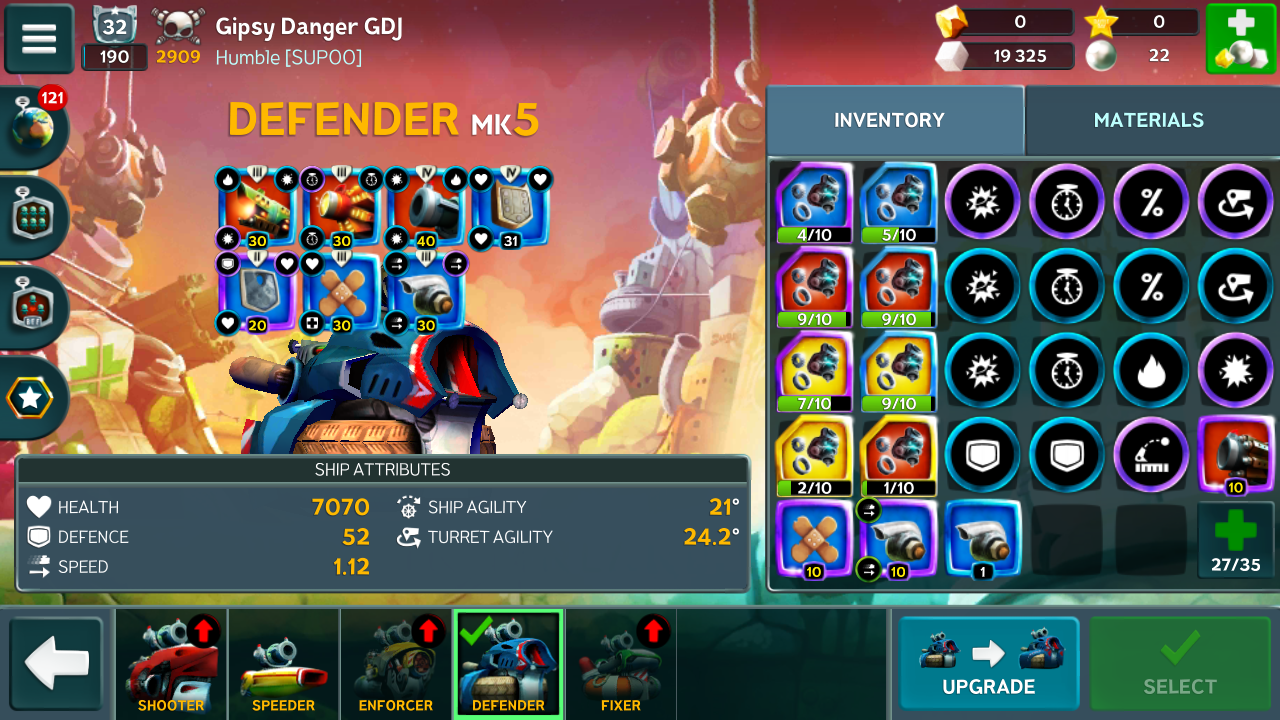Pick the Enforcer ship
Image resolution: width=1280 pixels, height=720 pixels.
[396, 664]
